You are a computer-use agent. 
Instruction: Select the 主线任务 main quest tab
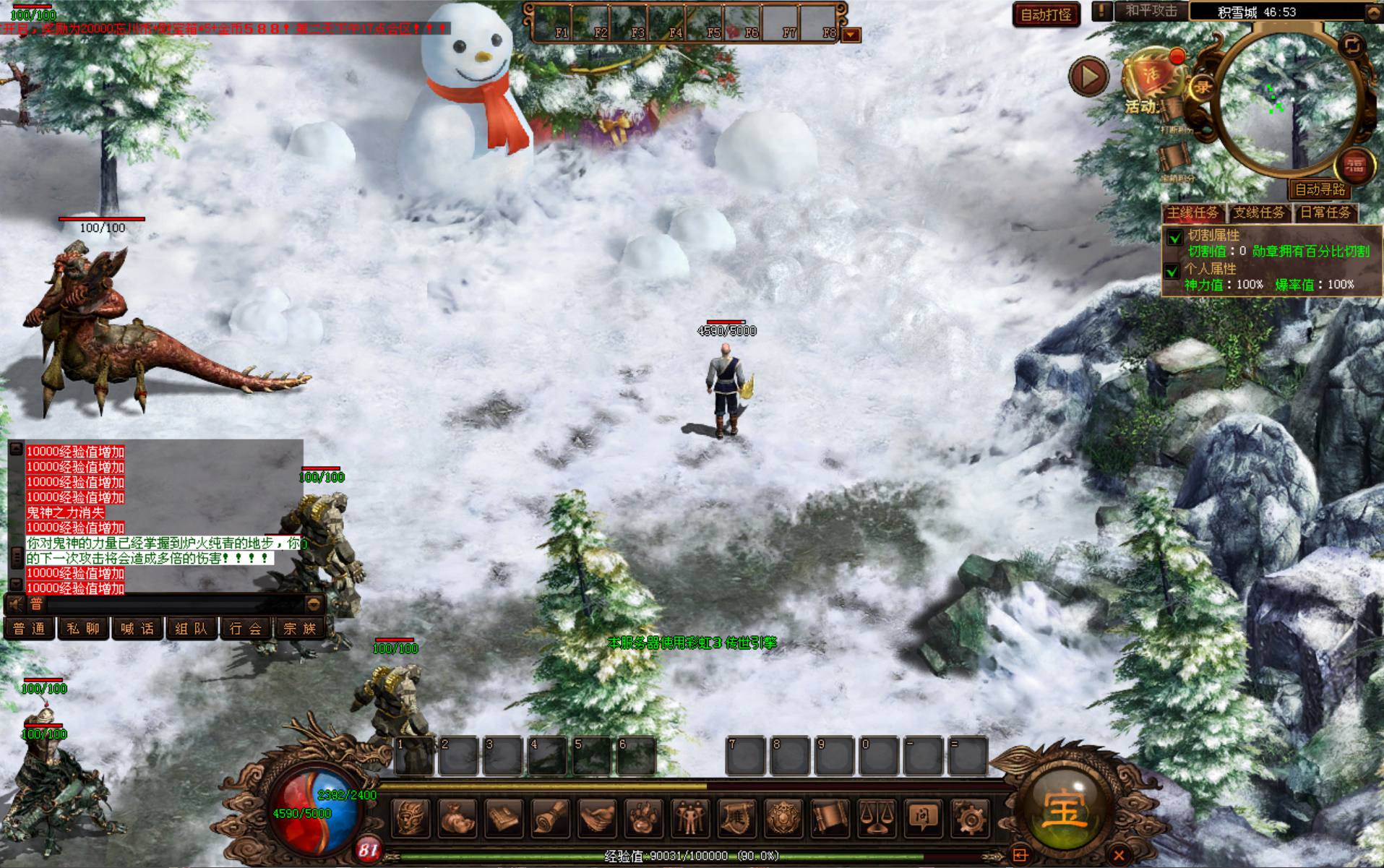tap(1193, 212)
